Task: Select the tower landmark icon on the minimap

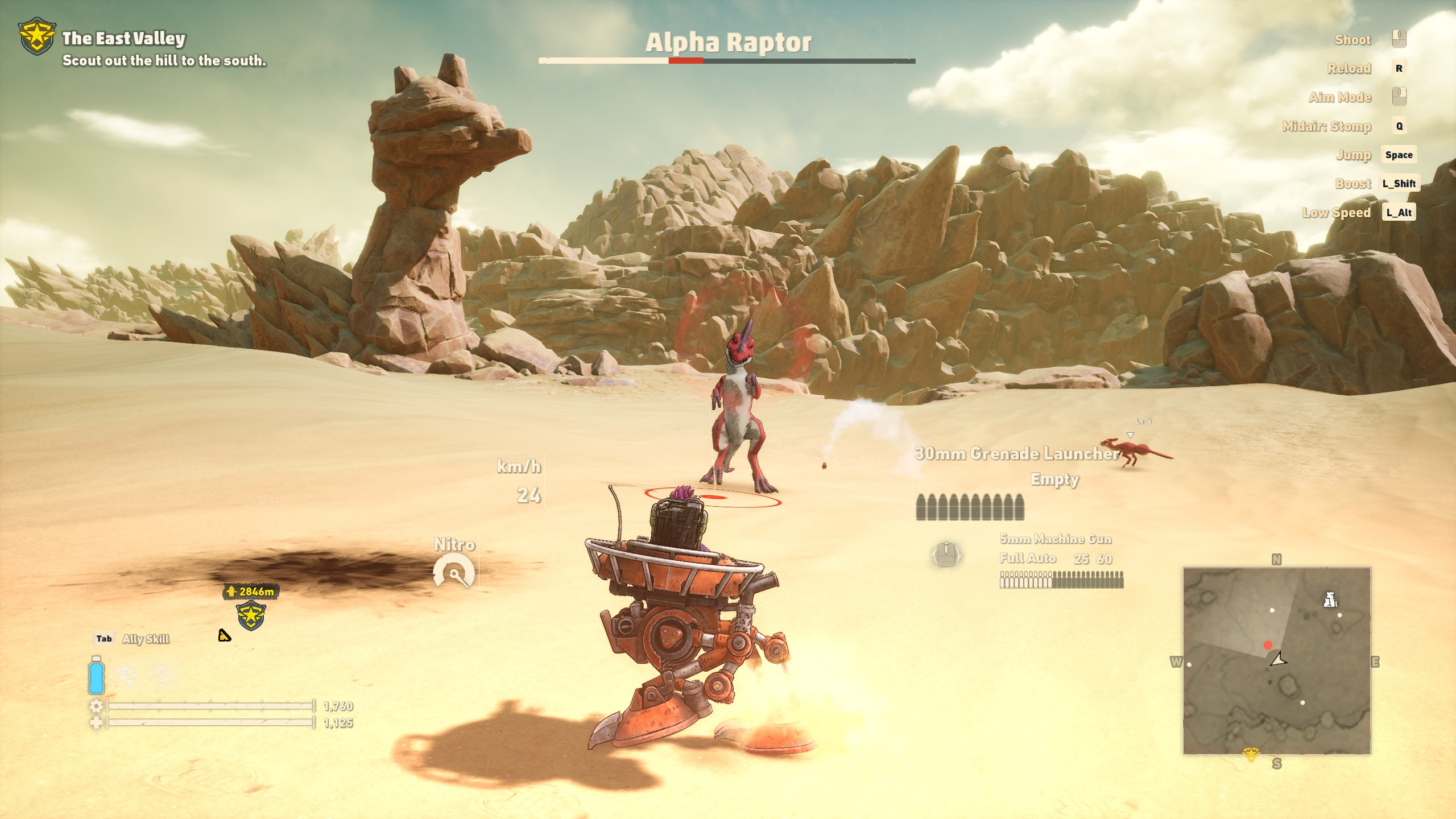Action: click(x=1330, y=599)
